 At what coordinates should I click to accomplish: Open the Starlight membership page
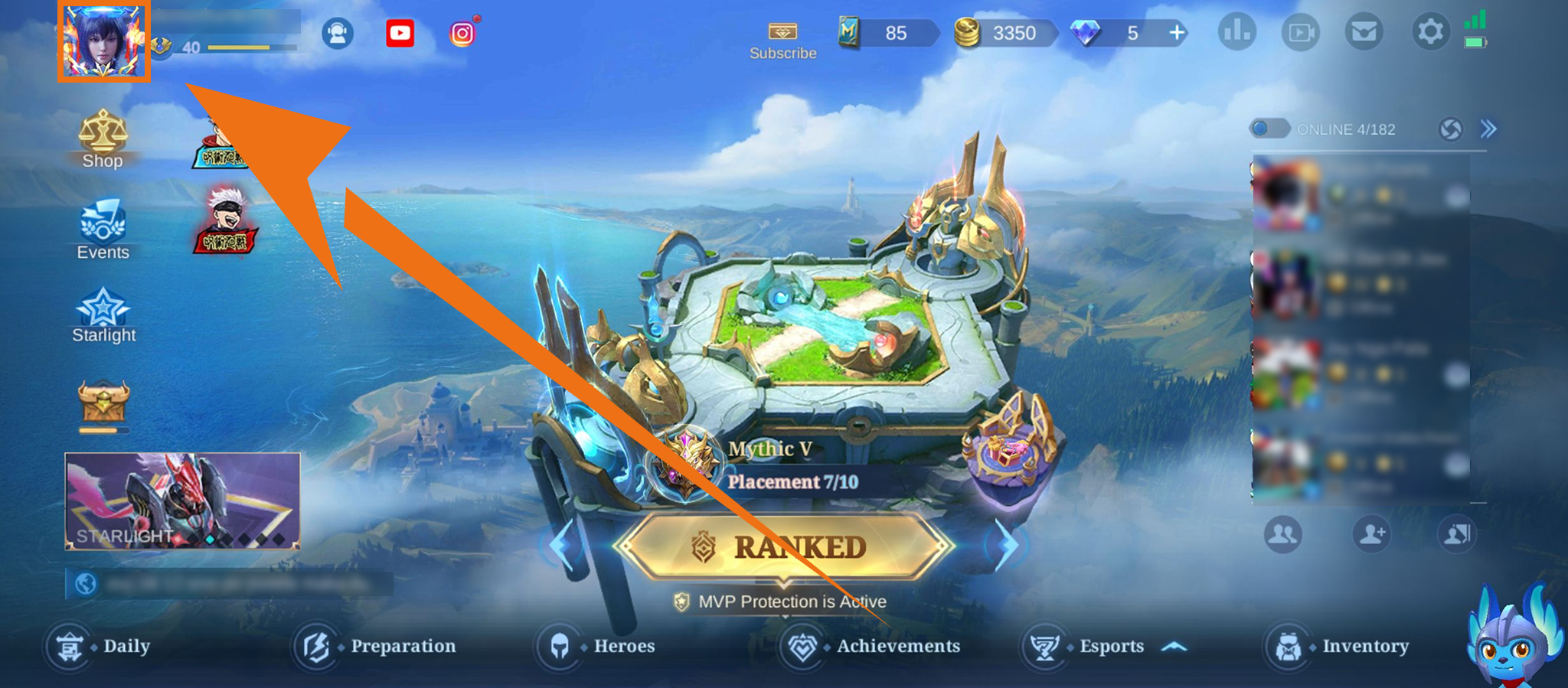click(103, 315)
